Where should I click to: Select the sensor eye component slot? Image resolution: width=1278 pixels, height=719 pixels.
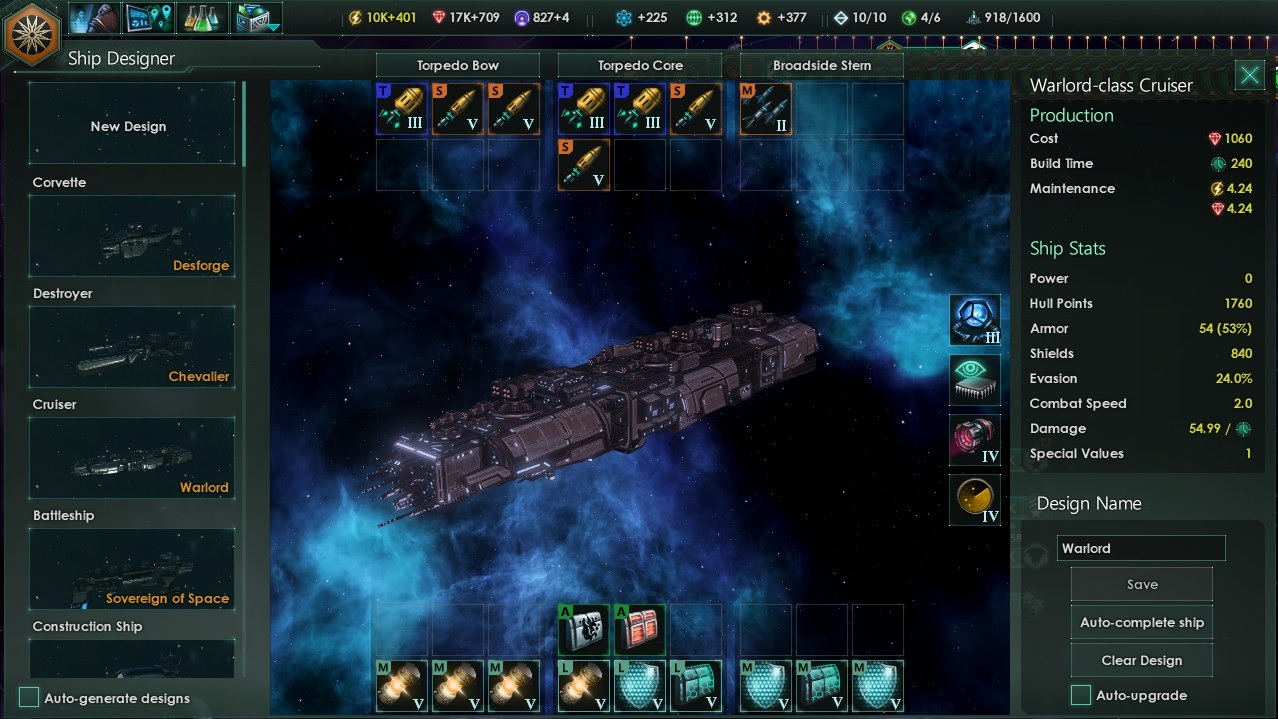(x=975, y=381)
